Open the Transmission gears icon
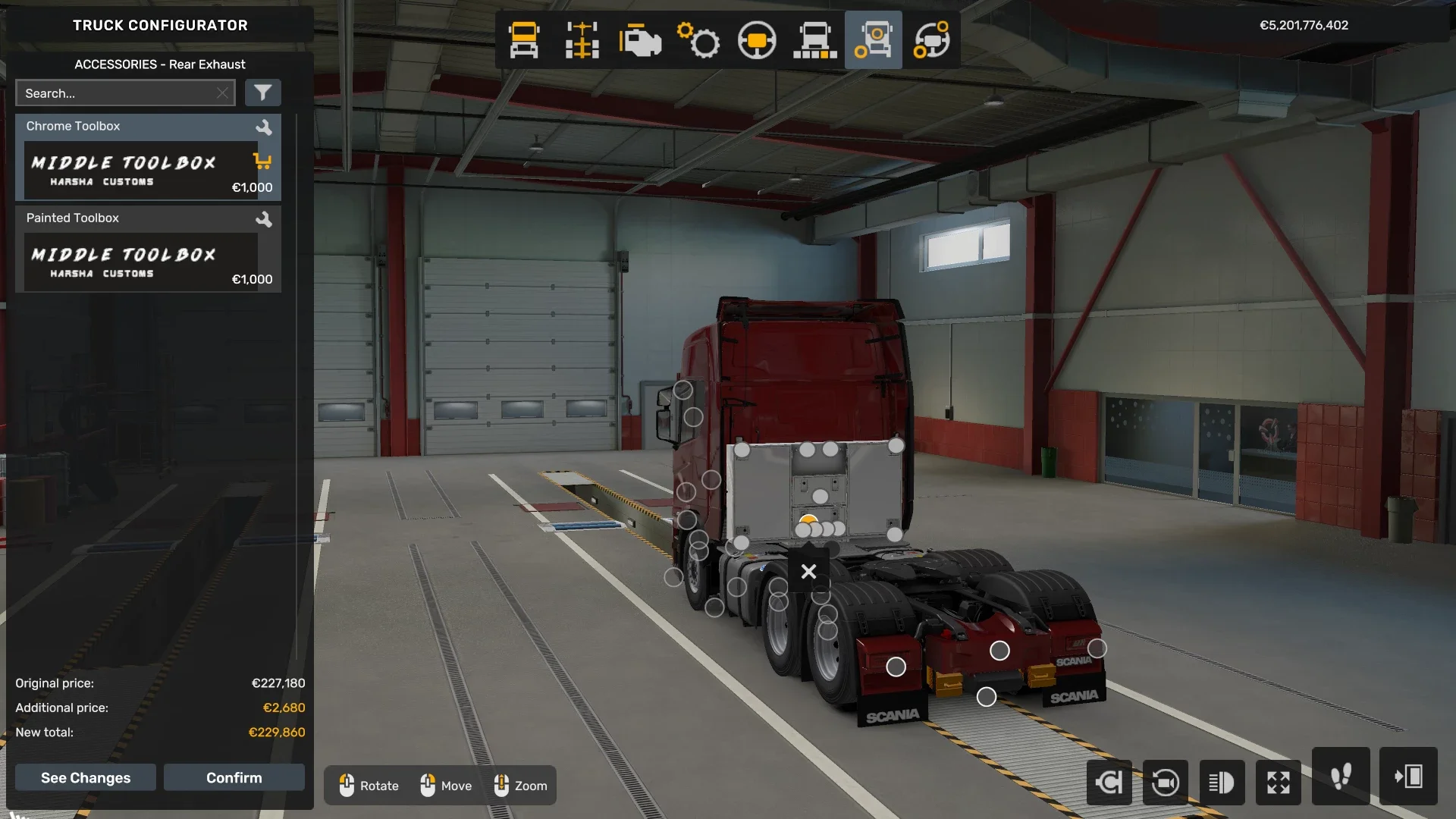This screenshot has height=819, width=1456. [699, 39]
